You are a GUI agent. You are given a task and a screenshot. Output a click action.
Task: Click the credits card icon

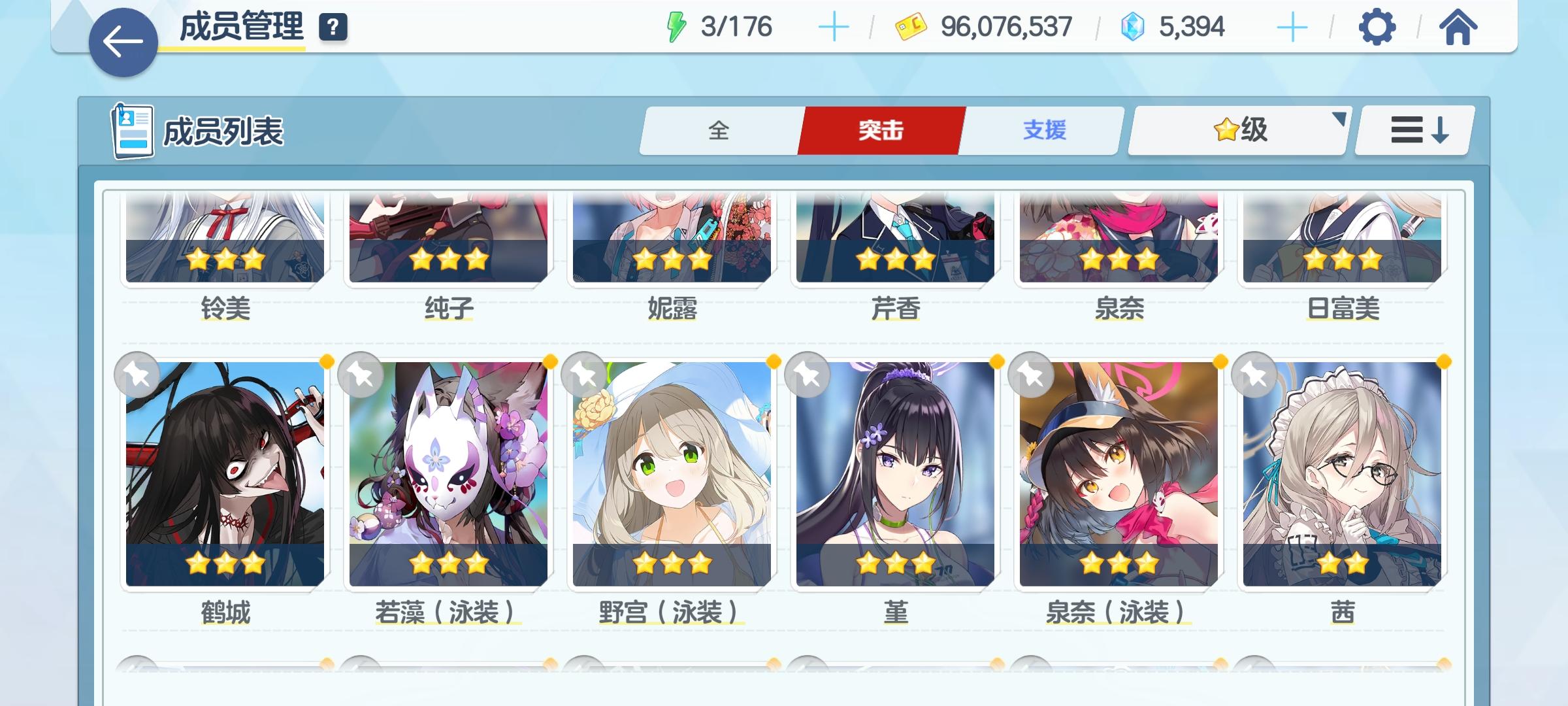(x=908, y=26)
